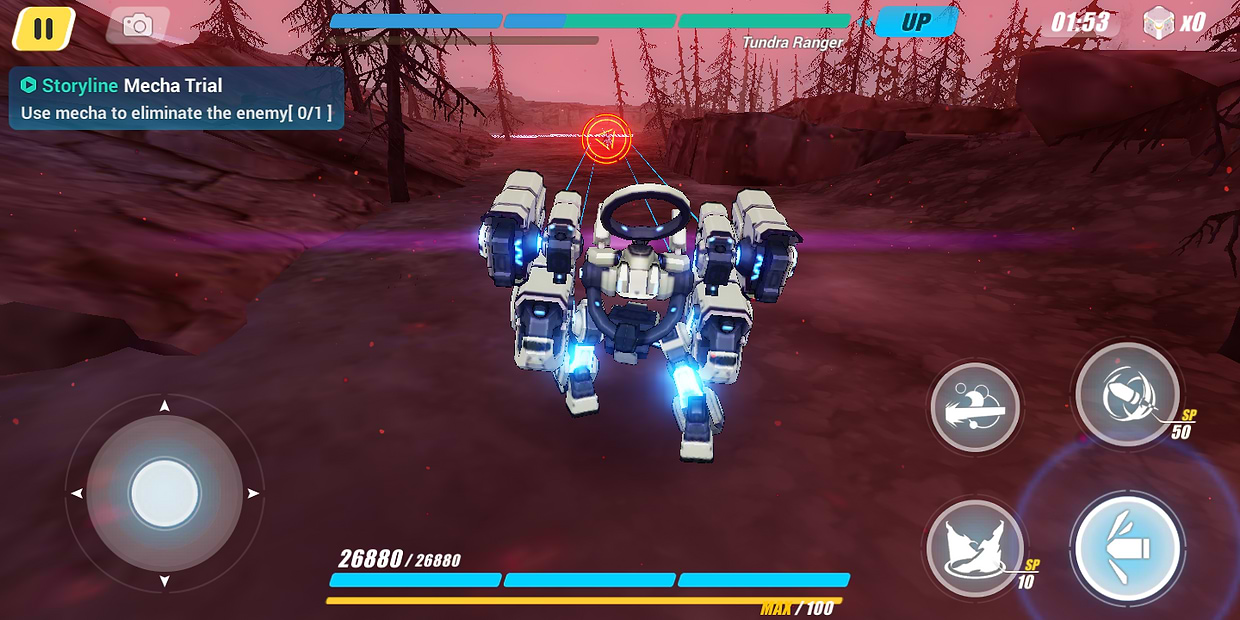The height and width of the screenshot is (620, 1240).
Task: Tap the blue UP button
Action: point(916,22)
